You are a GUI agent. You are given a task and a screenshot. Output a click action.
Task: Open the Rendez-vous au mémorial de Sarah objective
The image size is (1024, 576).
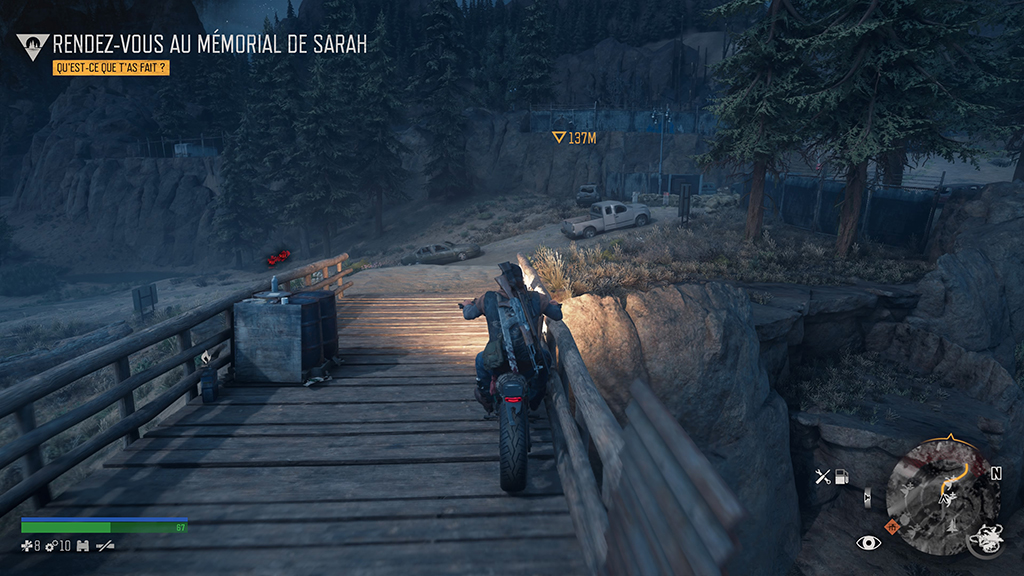pos(209,44)
